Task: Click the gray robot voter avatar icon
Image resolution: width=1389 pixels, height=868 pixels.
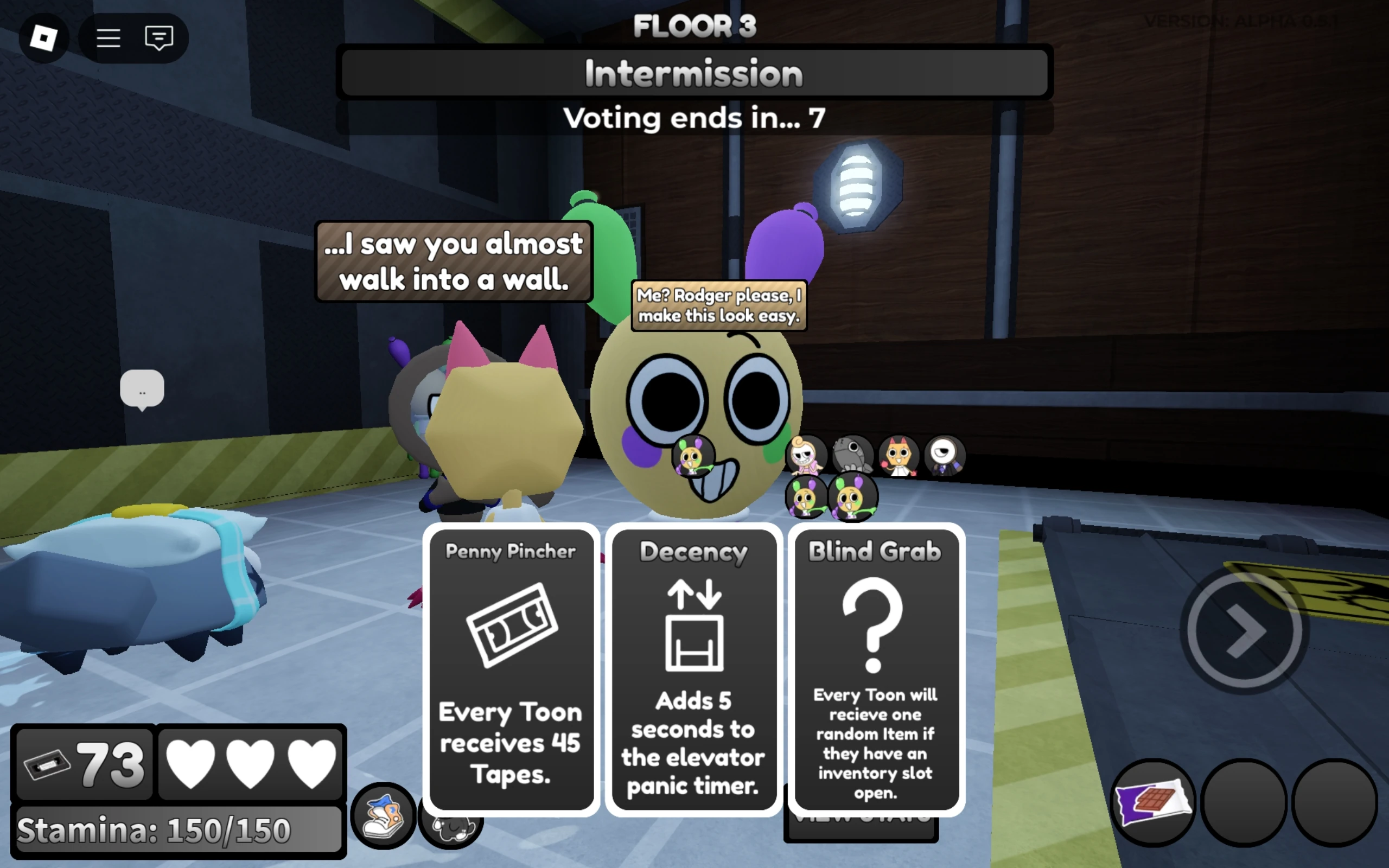Action: 852,455
